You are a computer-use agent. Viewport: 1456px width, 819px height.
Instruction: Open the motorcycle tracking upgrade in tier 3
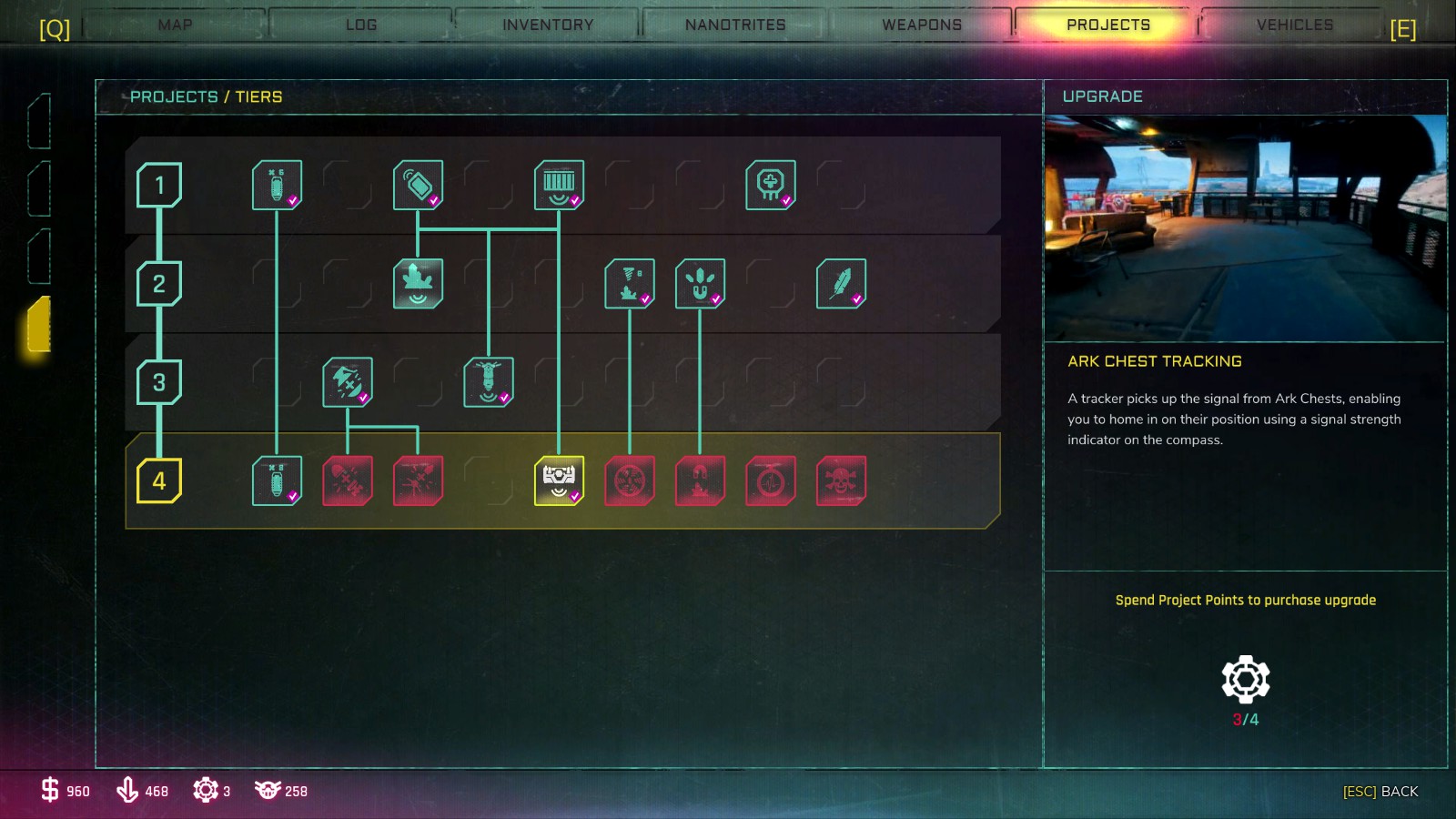click(489, 381)
